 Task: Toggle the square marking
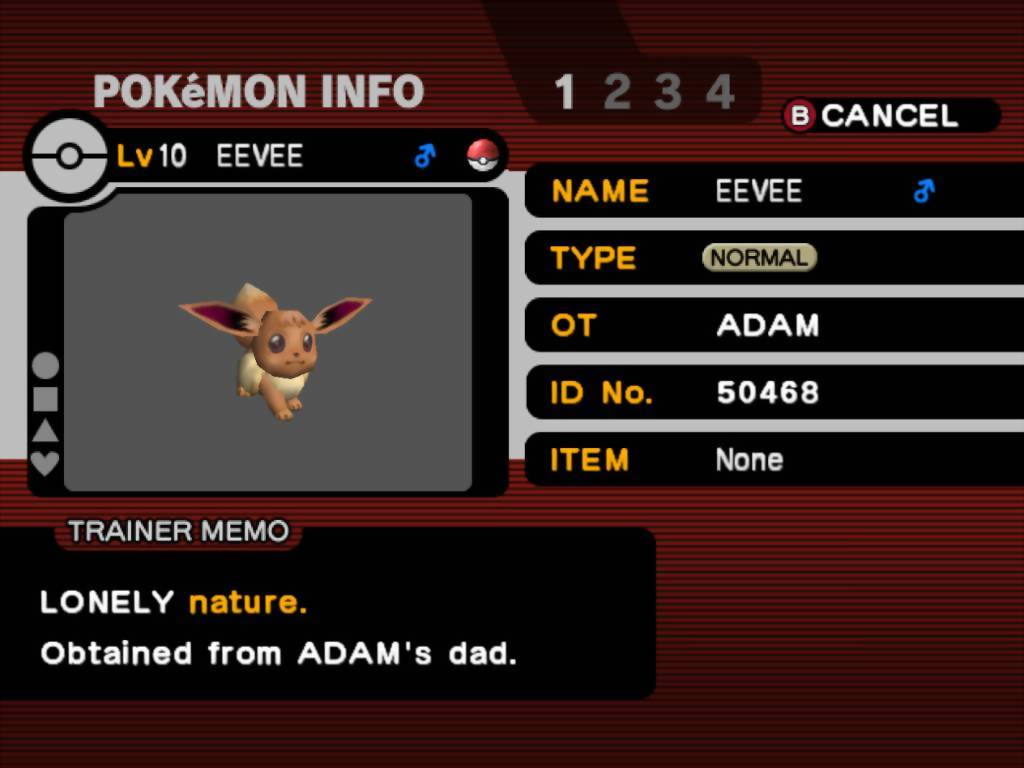46,399
